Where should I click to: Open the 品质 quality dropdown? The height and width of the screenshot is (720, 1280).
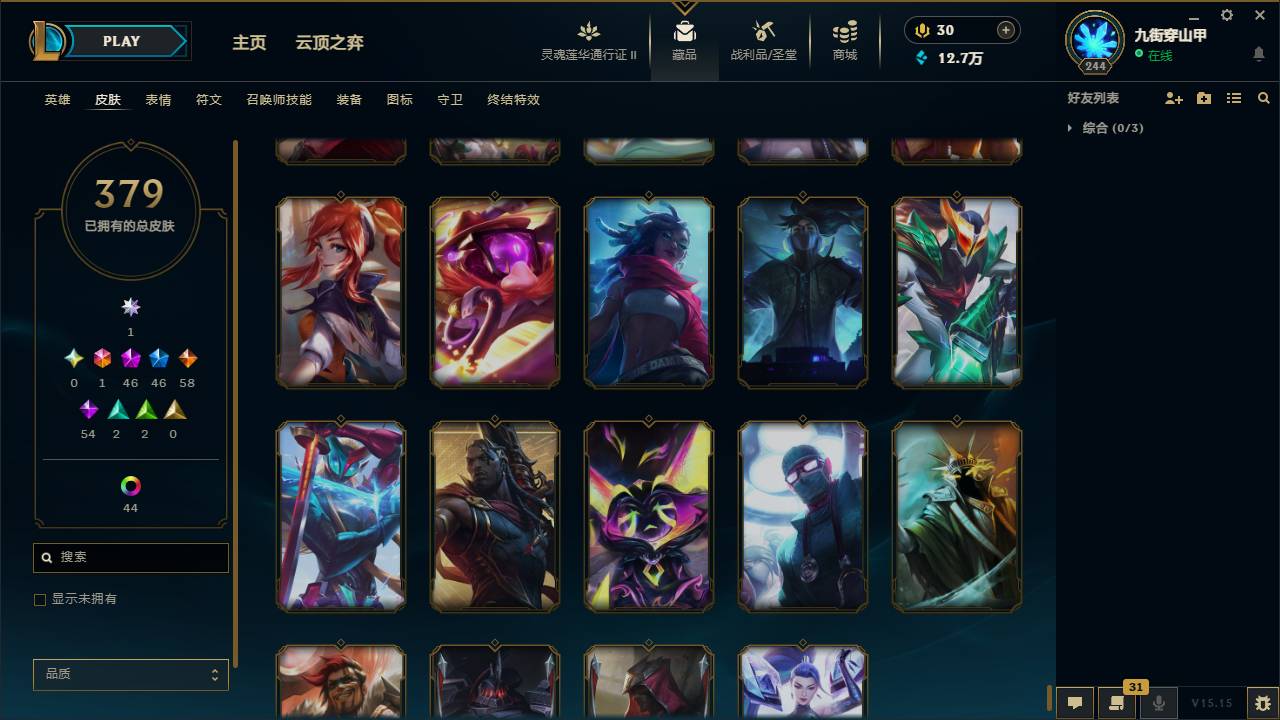(130, 674)
